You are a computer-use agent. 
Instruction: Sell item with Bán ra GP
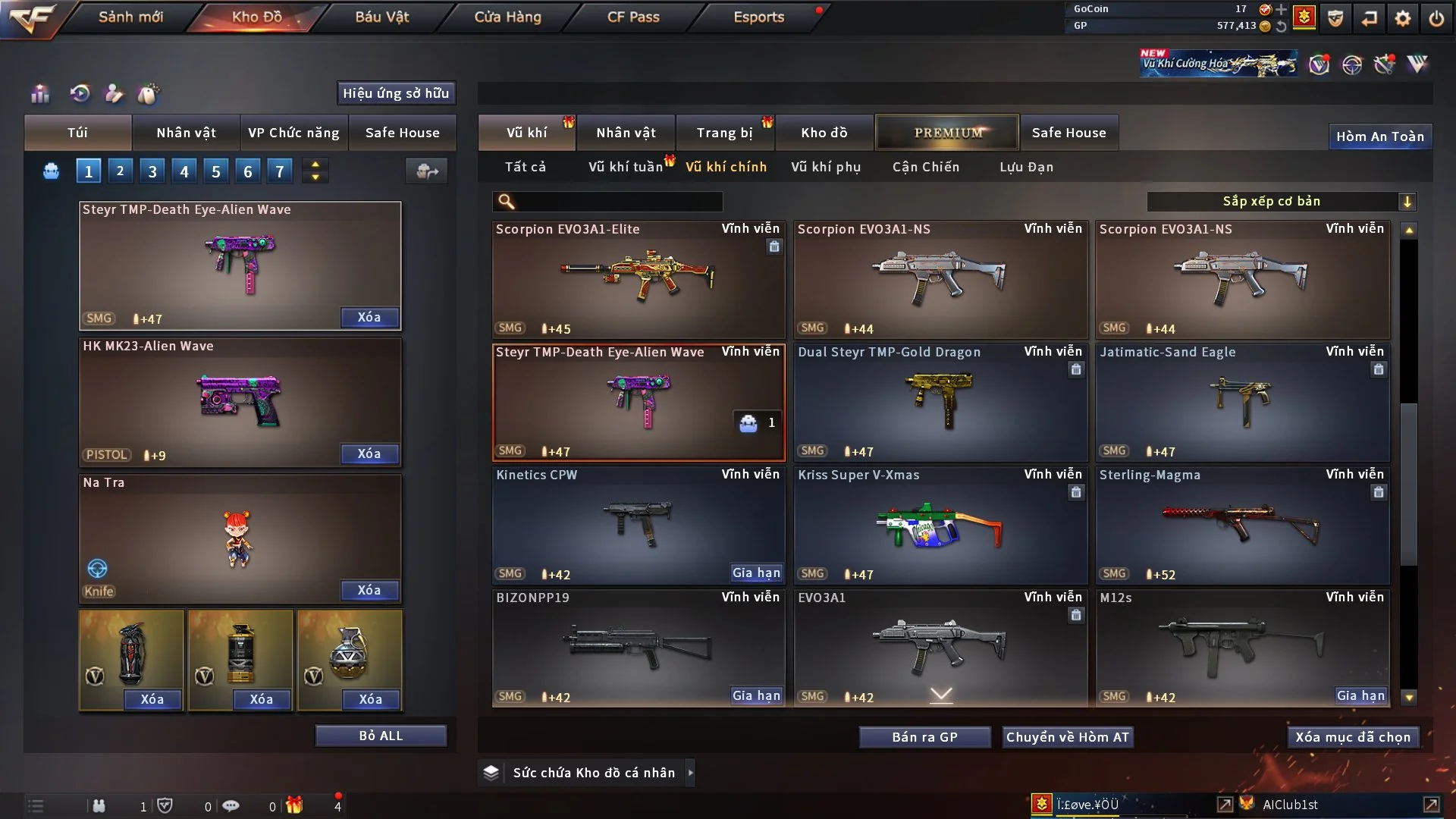pyautogui.click(x=924, y=737)
